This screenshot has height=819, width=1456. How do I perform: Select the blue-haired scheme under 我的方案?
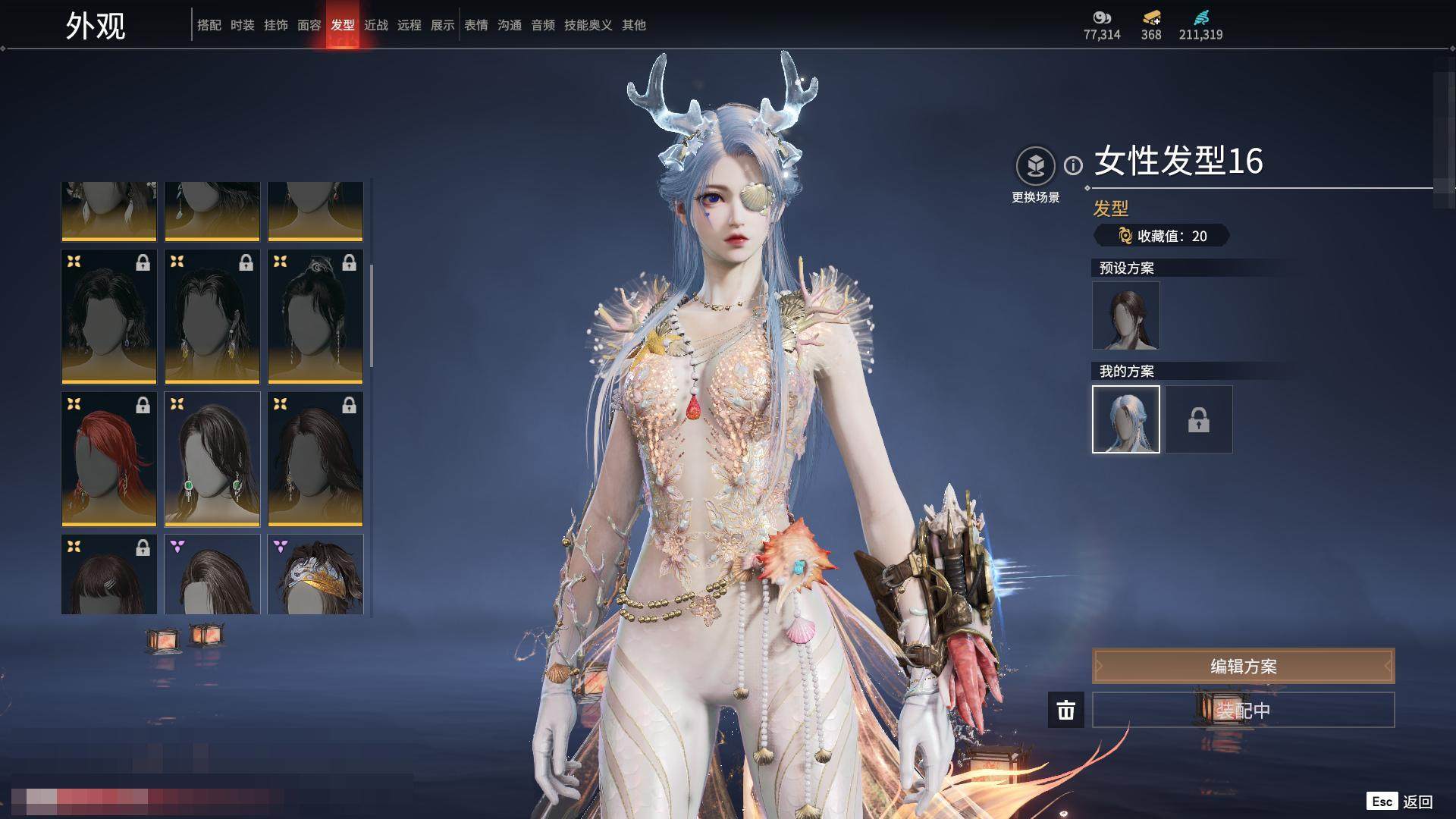pyautogui.click(x=1125, y=419)
